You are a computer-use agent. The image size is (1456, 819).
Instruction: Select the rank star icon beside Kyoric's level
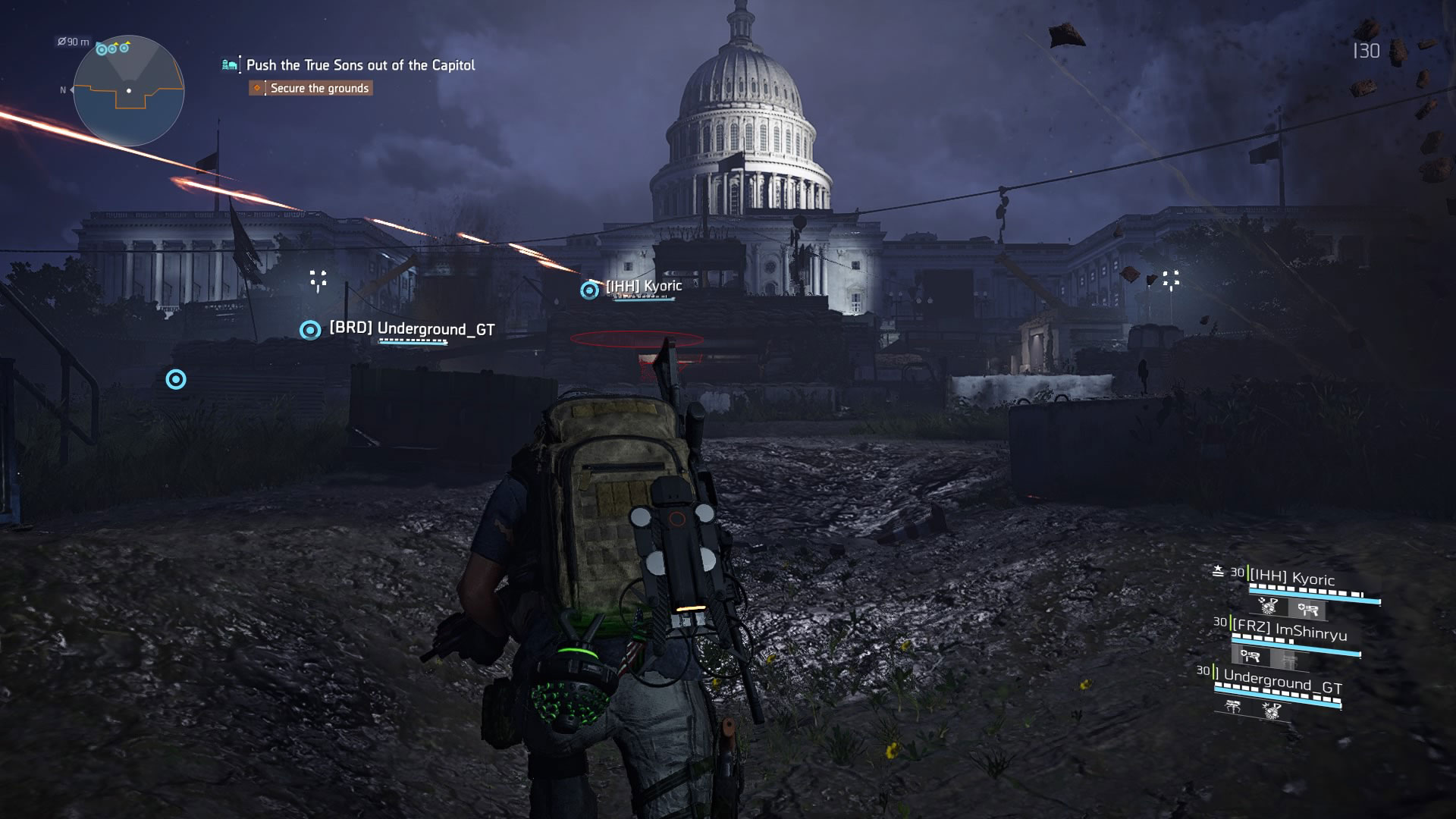pos(1219,570)
